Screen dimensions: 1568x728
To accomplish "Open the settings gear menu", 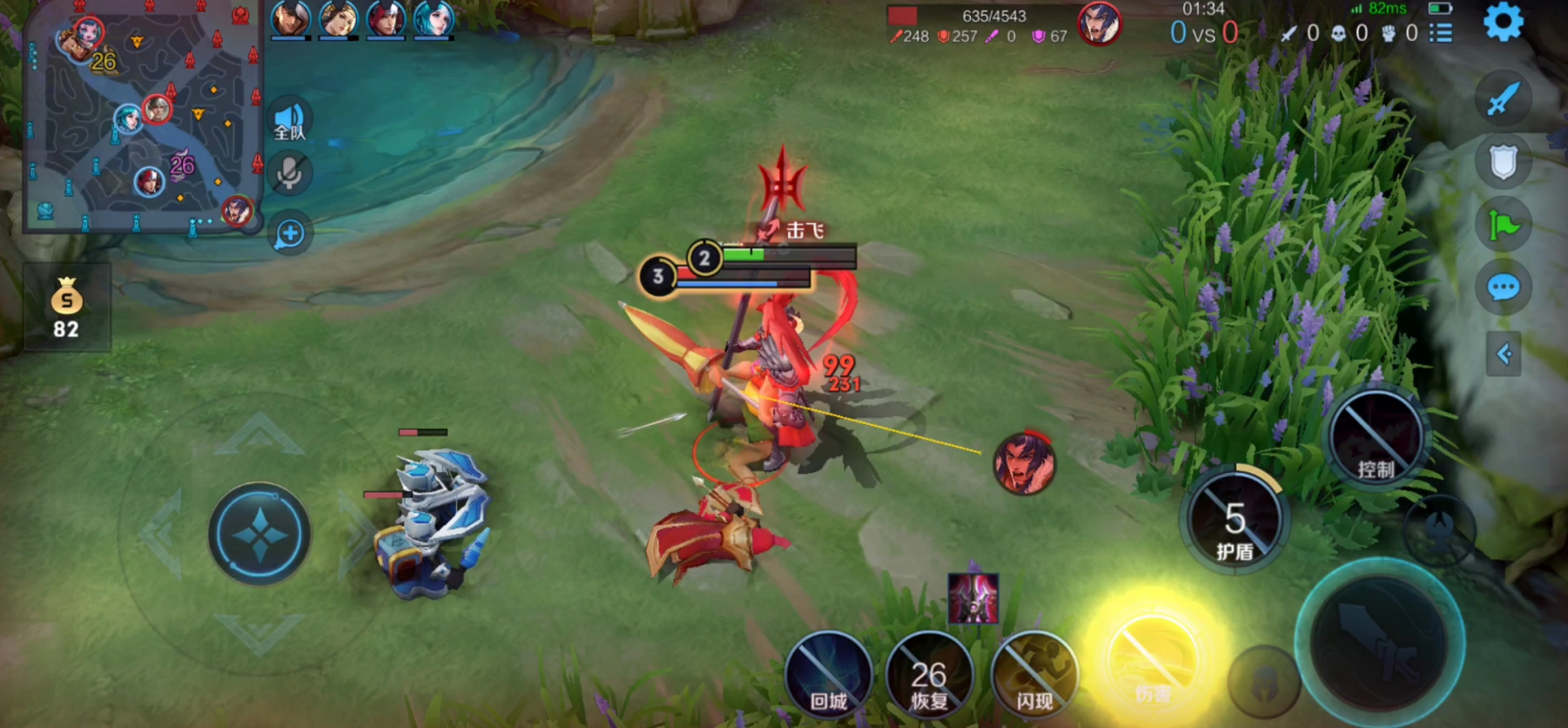I will 1503,23.
